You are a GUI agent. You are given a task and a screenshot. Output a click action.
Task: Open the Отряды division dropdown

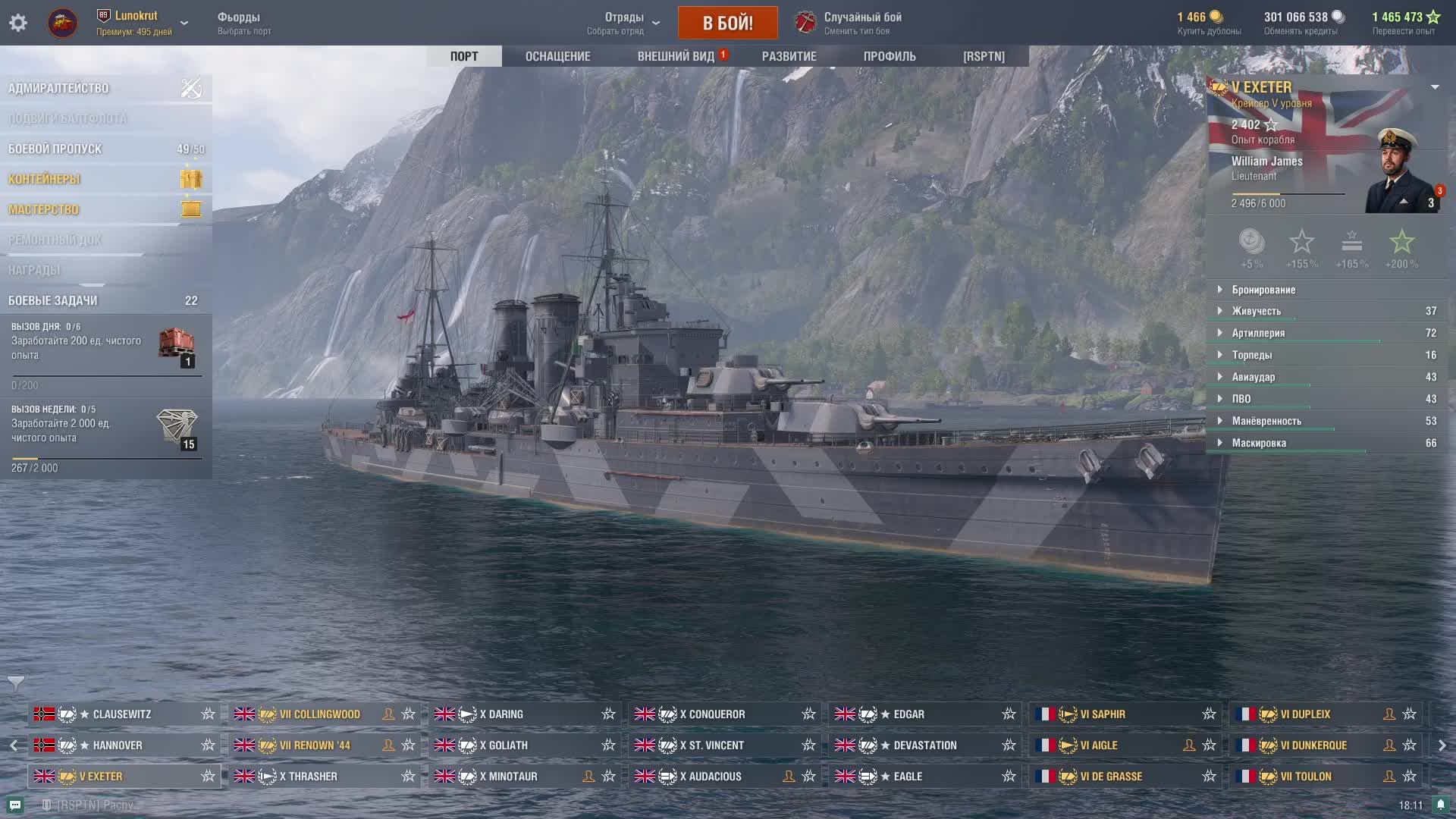(x=625, y=23)
